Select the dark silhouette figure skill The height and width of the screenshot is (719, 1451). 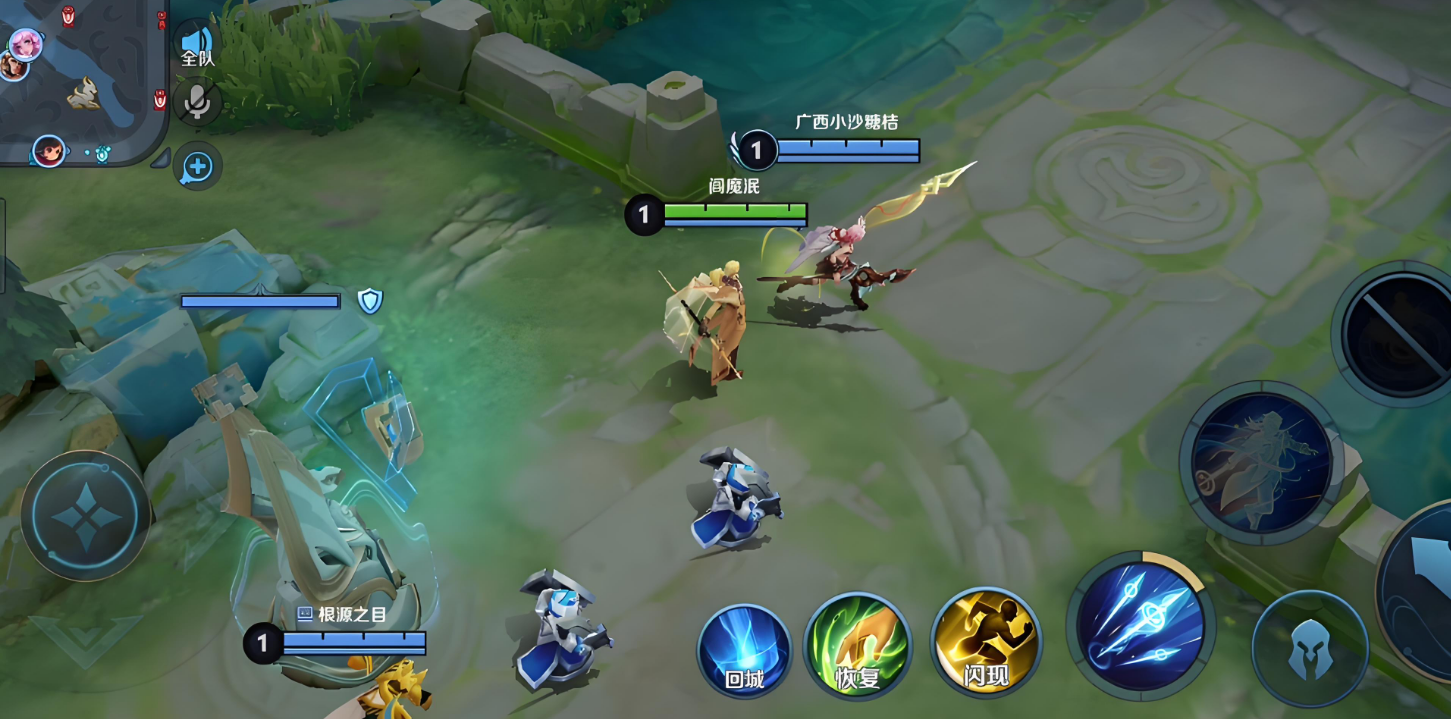(x=1258, y=462)
